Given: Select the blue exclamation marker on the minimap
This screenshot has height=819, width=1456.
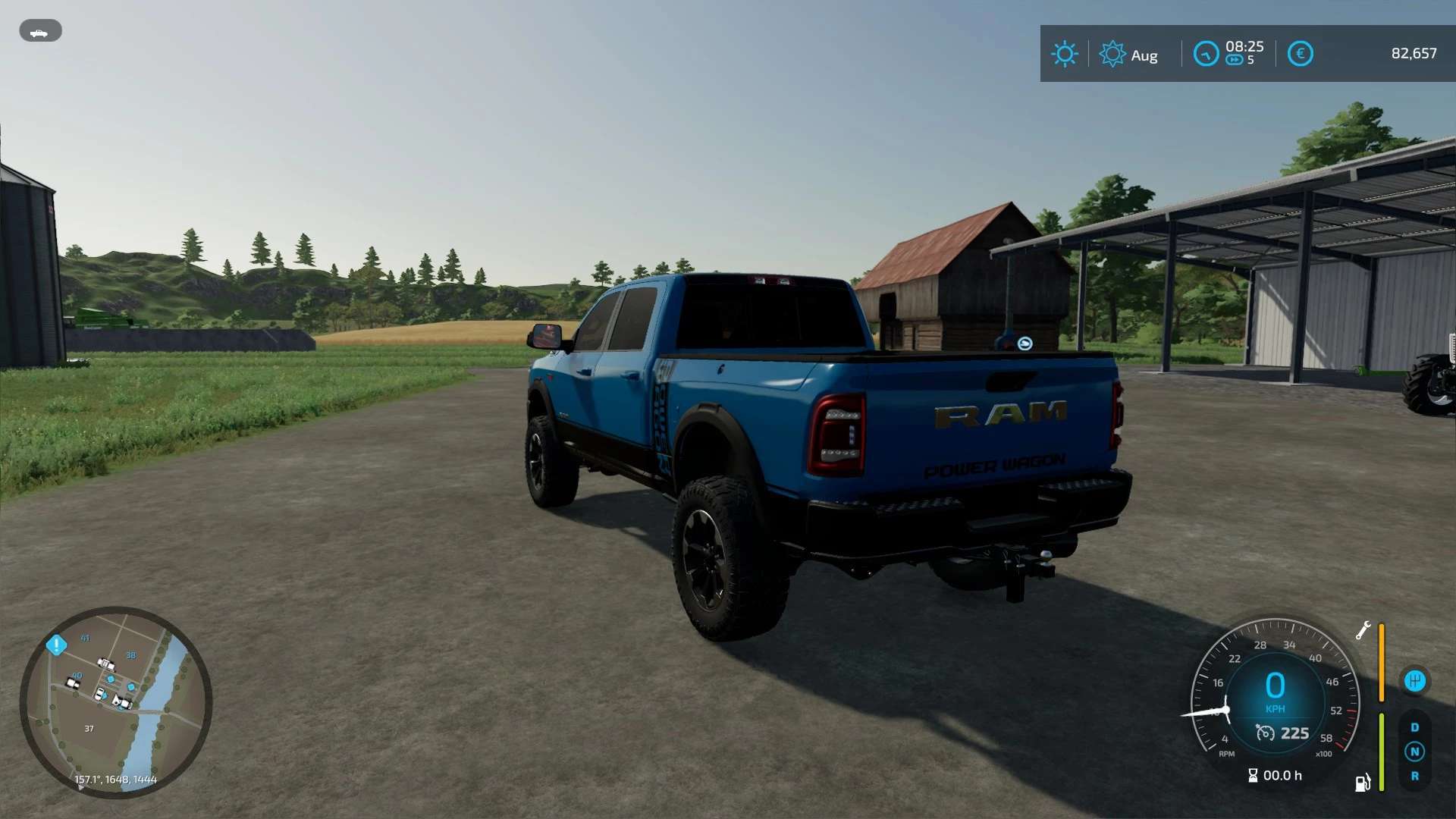Looking at the screenshot, I should pos(57,645).
